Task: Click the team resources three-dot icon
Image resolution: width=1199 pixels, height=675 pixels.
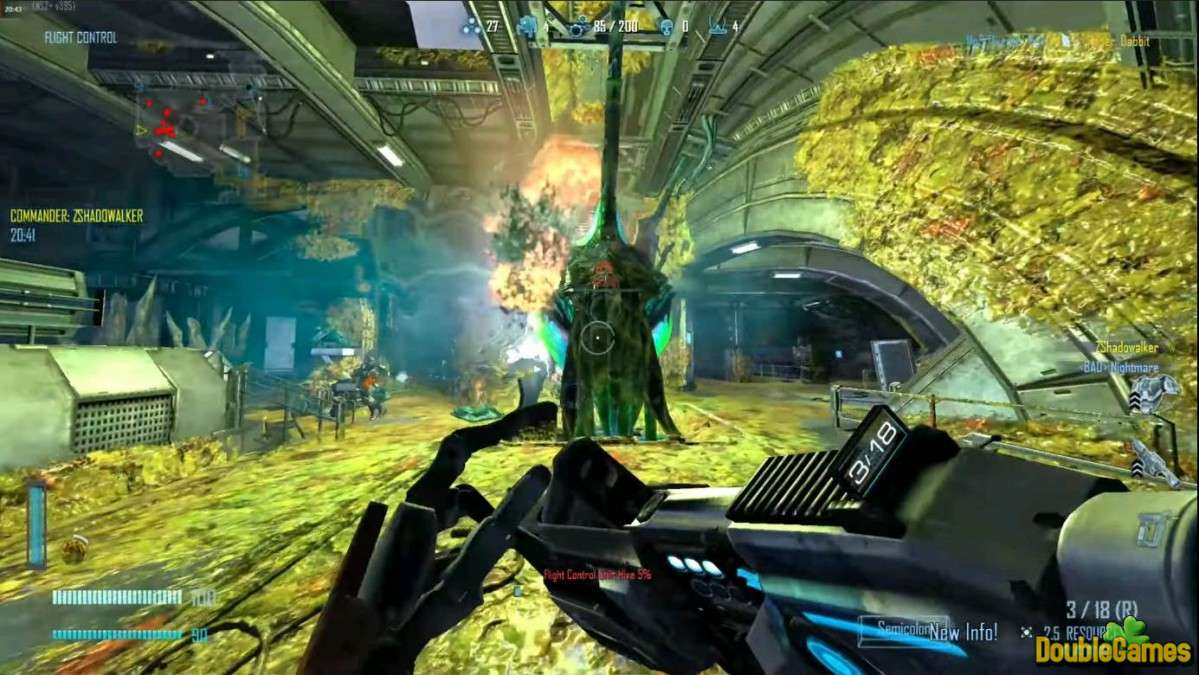Action: 470,26
